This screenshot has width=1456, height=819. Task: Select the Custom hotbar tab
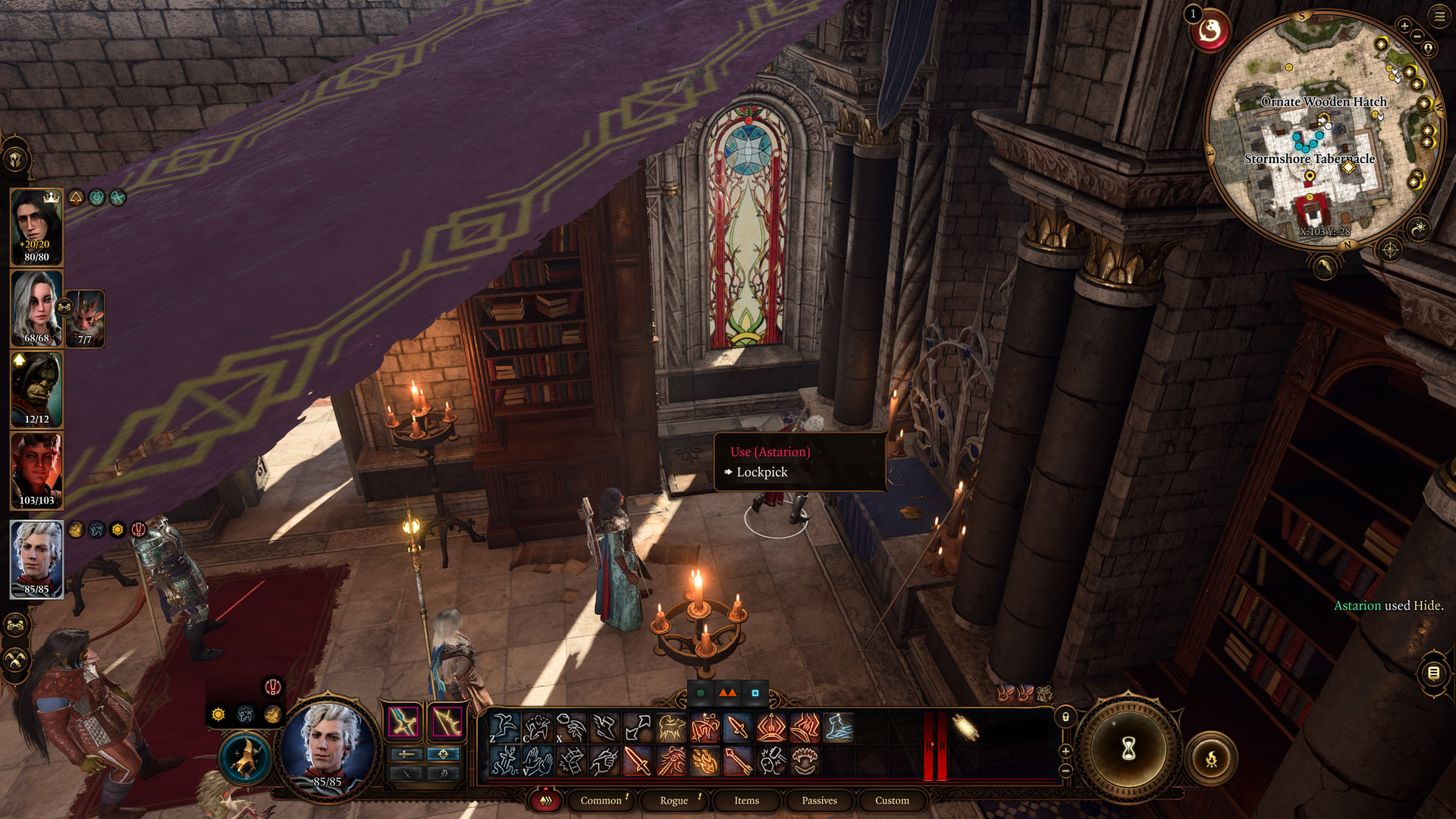click(892, 800)
